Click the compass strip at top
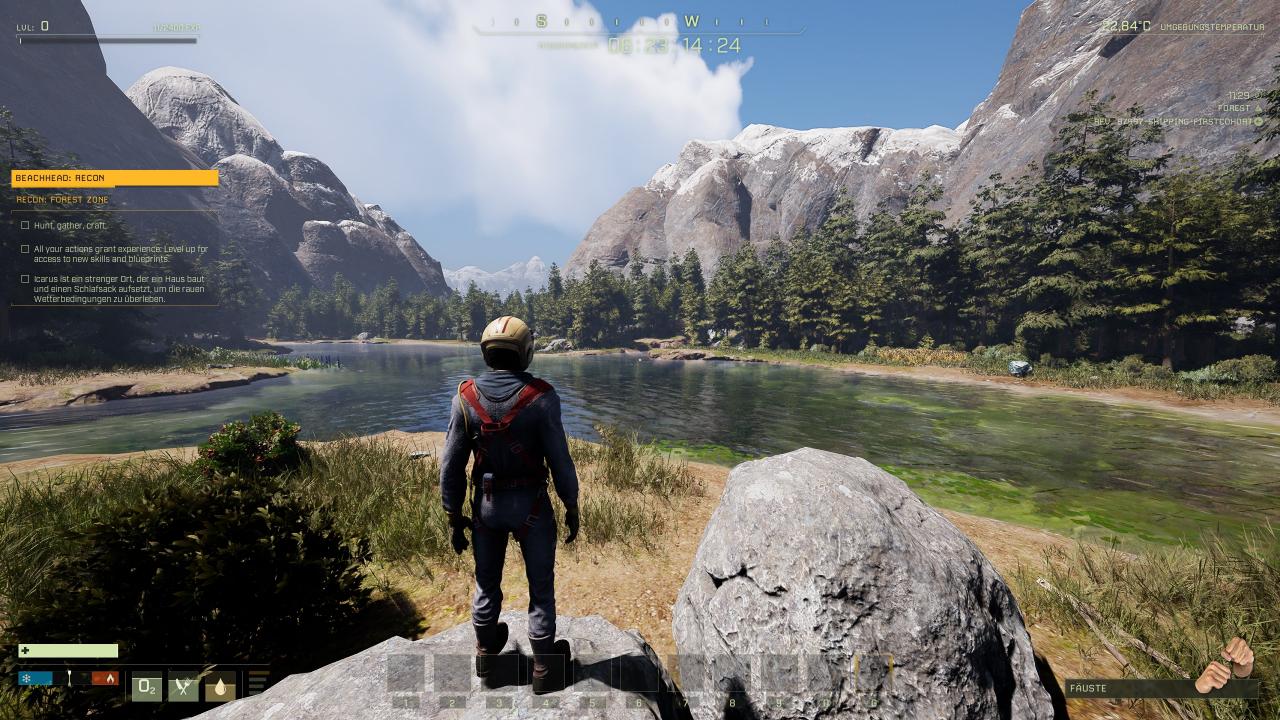1280x720 pixels. [638, 22]
